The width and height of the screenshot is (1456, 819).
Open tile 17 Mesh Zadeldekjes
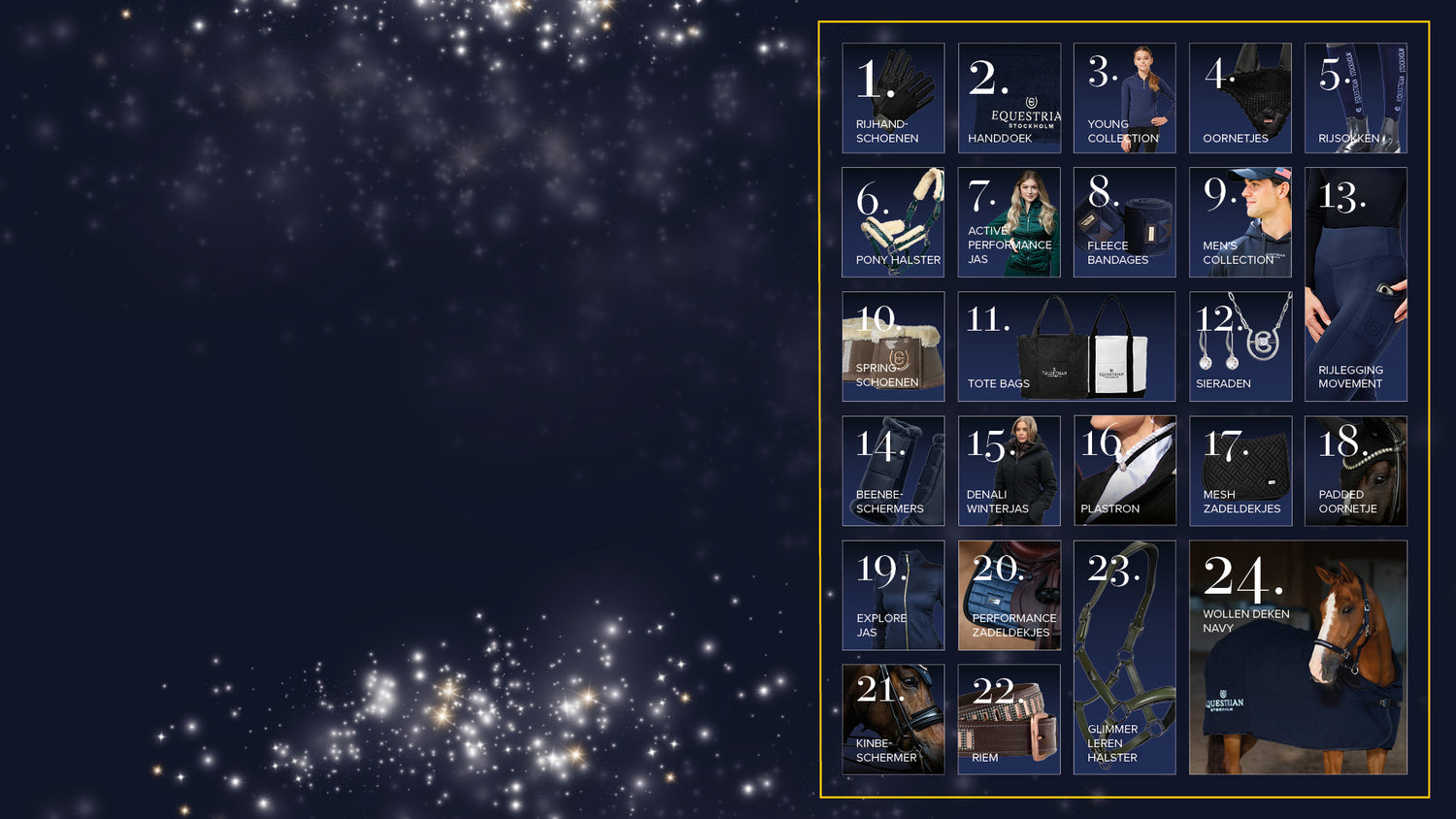1240,471
